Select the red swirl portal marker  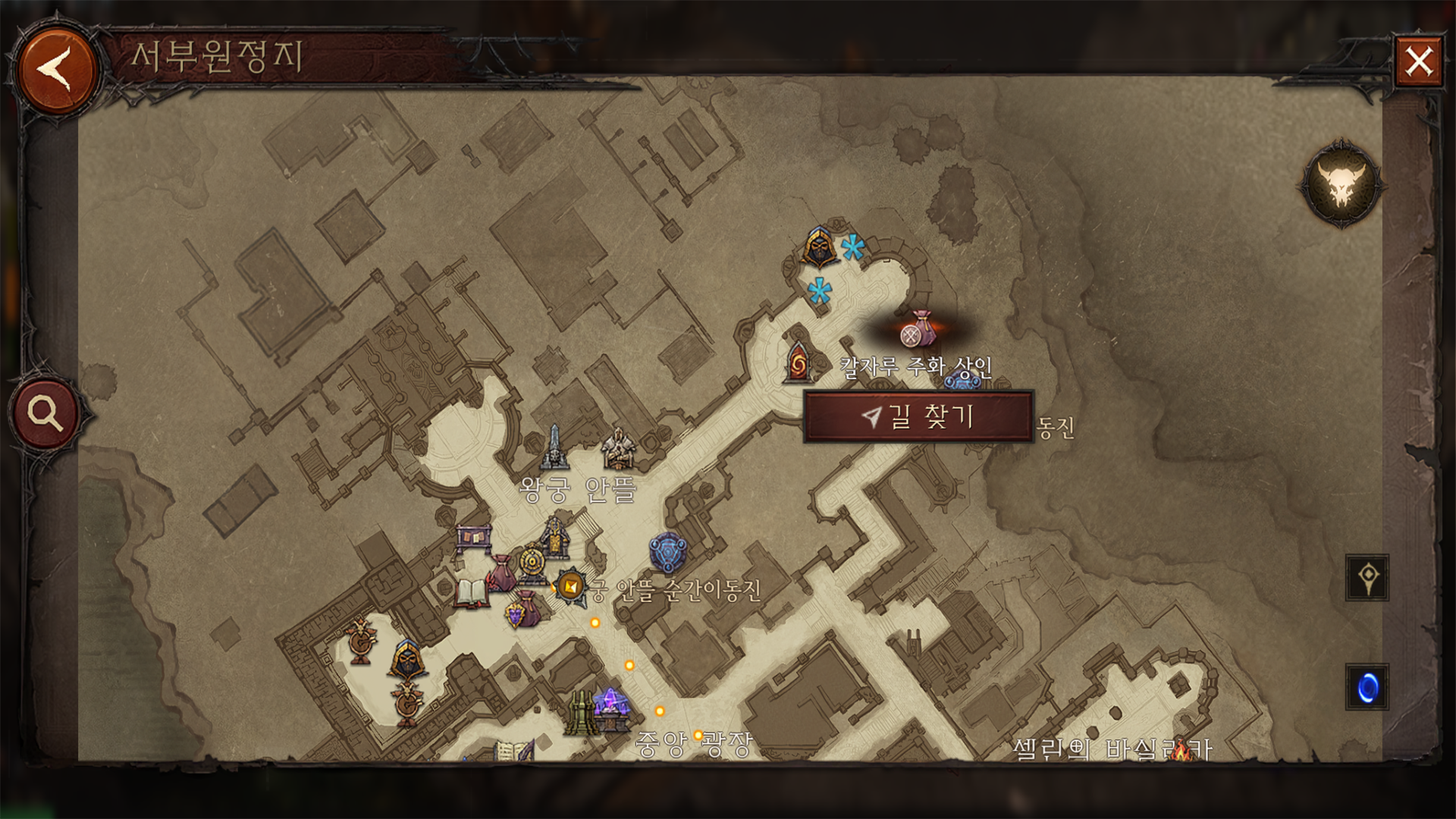798,362
